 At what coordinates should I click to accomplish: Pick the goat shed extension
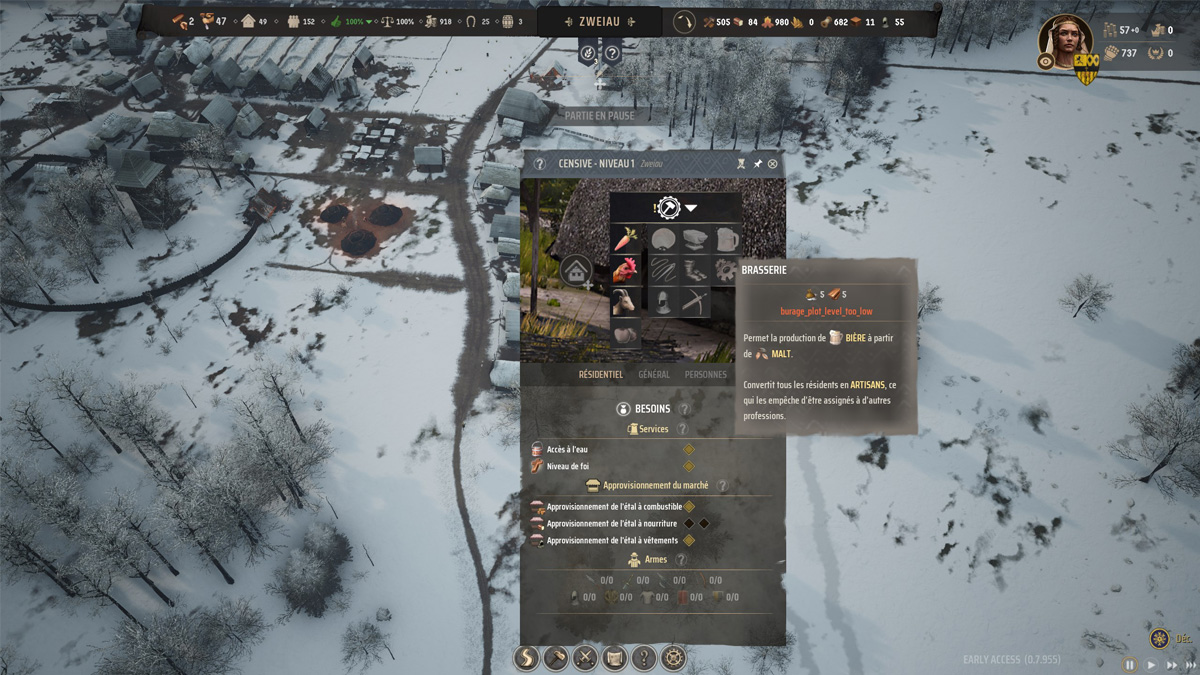(626, 301)
